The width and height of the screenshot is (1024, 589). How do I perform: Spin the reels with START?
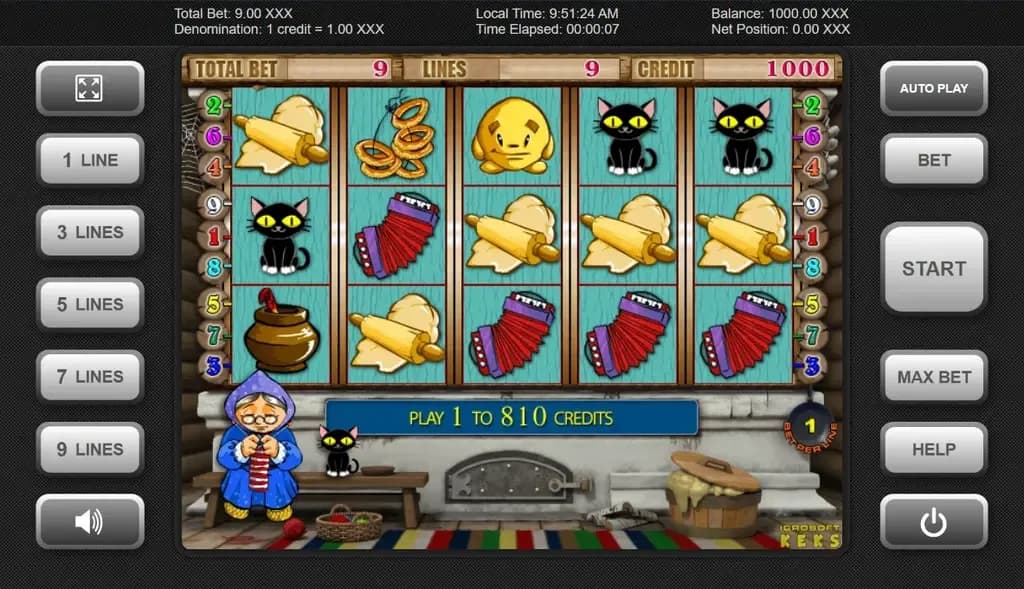click(933, 268)
